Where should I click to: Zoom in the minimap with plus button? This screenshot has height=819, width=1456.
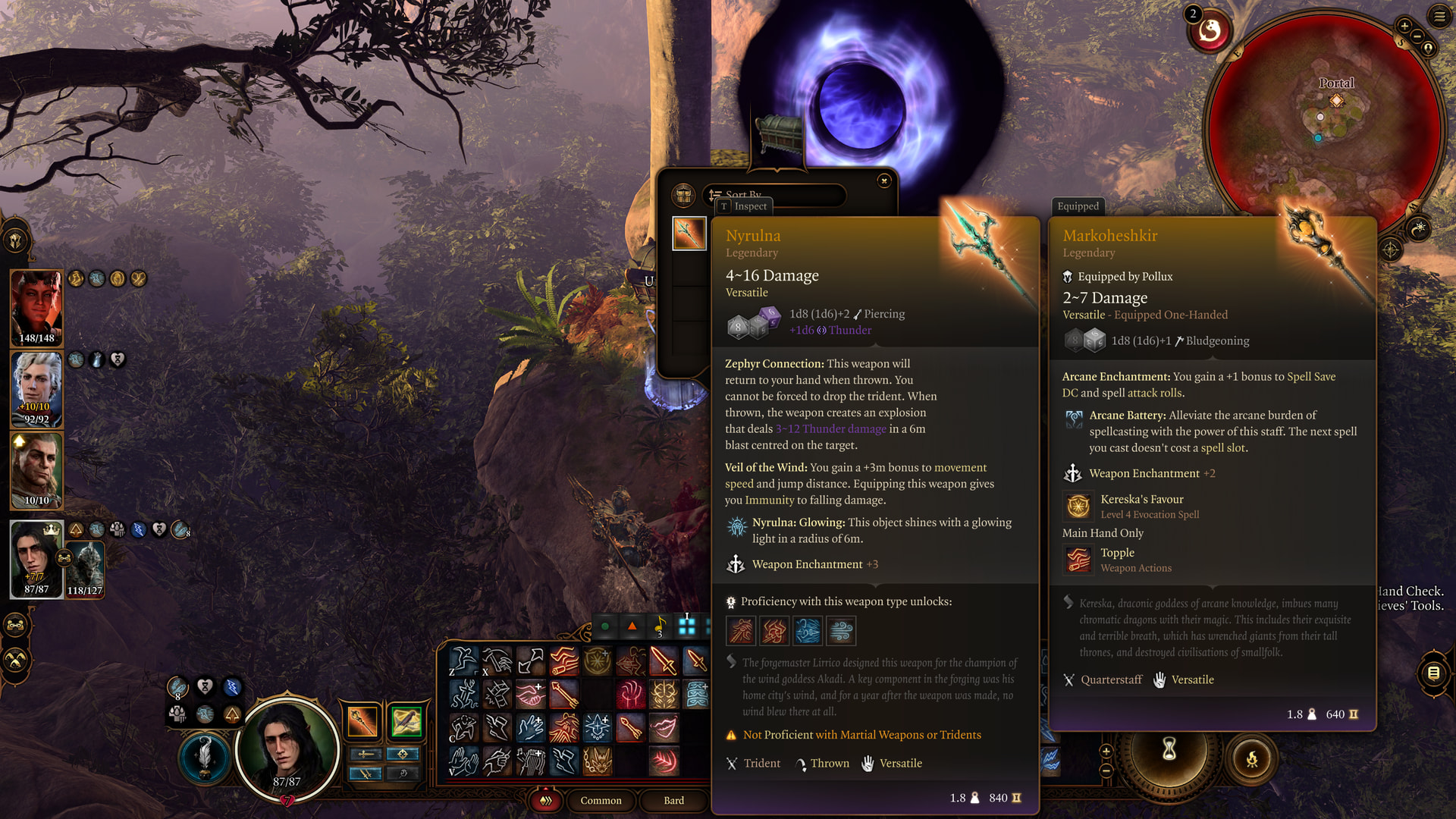1404,26
